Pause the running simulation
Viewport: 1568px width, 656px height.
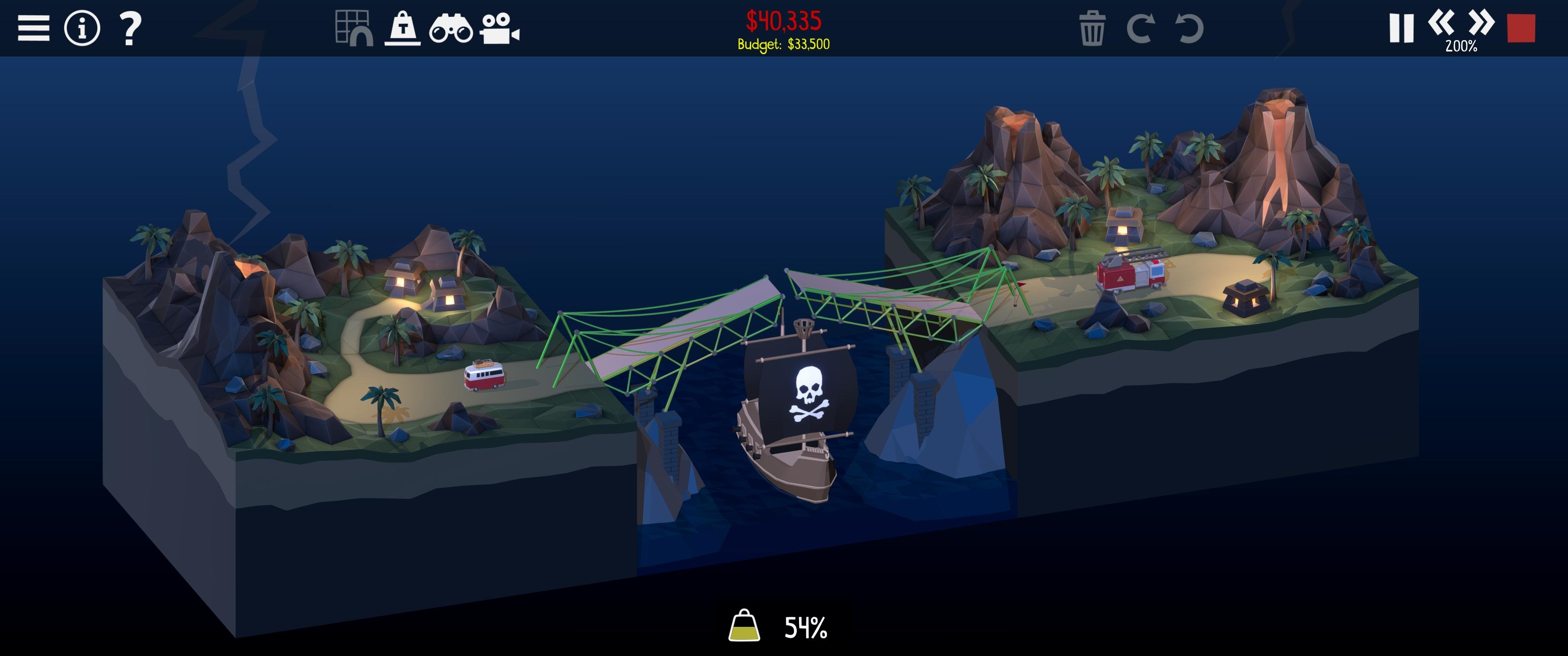[1401, 28]
